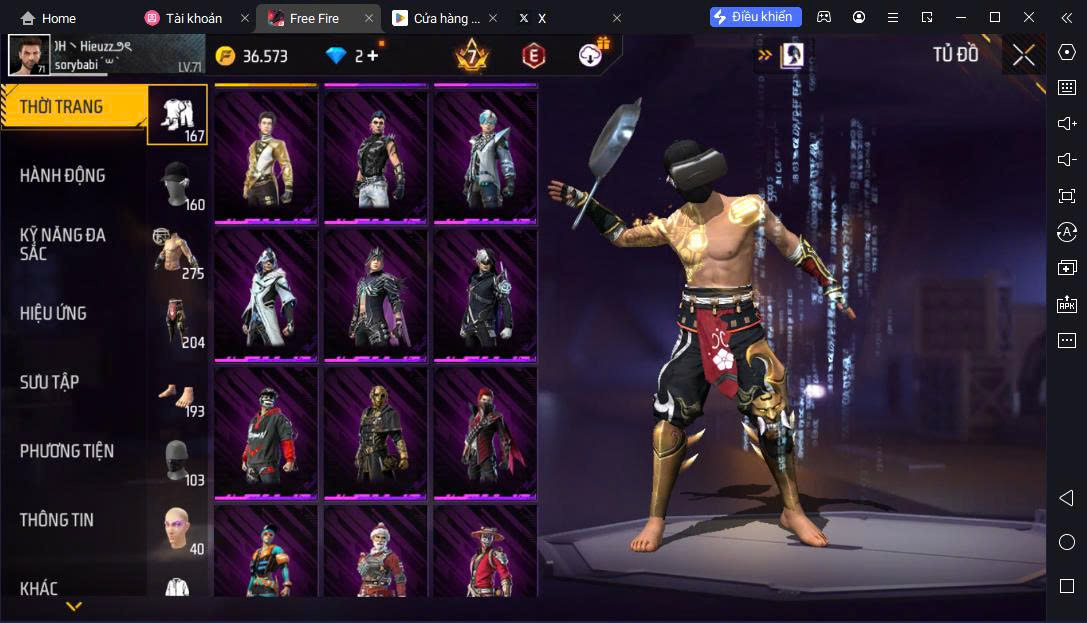
Task: Switch to the HÀNH ĐỘNG tab
Action: (75, 176)
